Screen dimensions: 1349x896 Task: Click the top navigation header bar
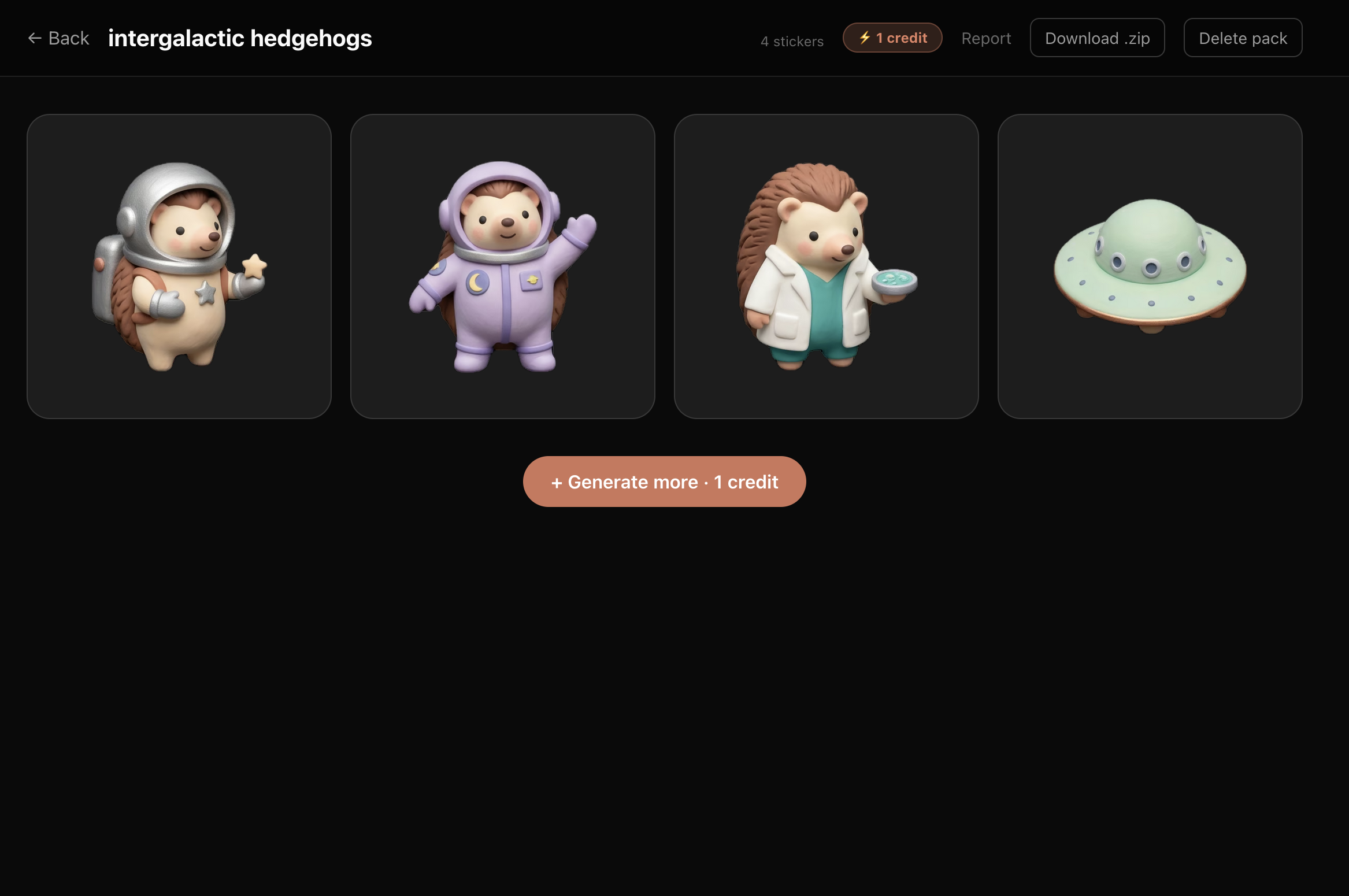pyautogui.click(x=674, y=37)
